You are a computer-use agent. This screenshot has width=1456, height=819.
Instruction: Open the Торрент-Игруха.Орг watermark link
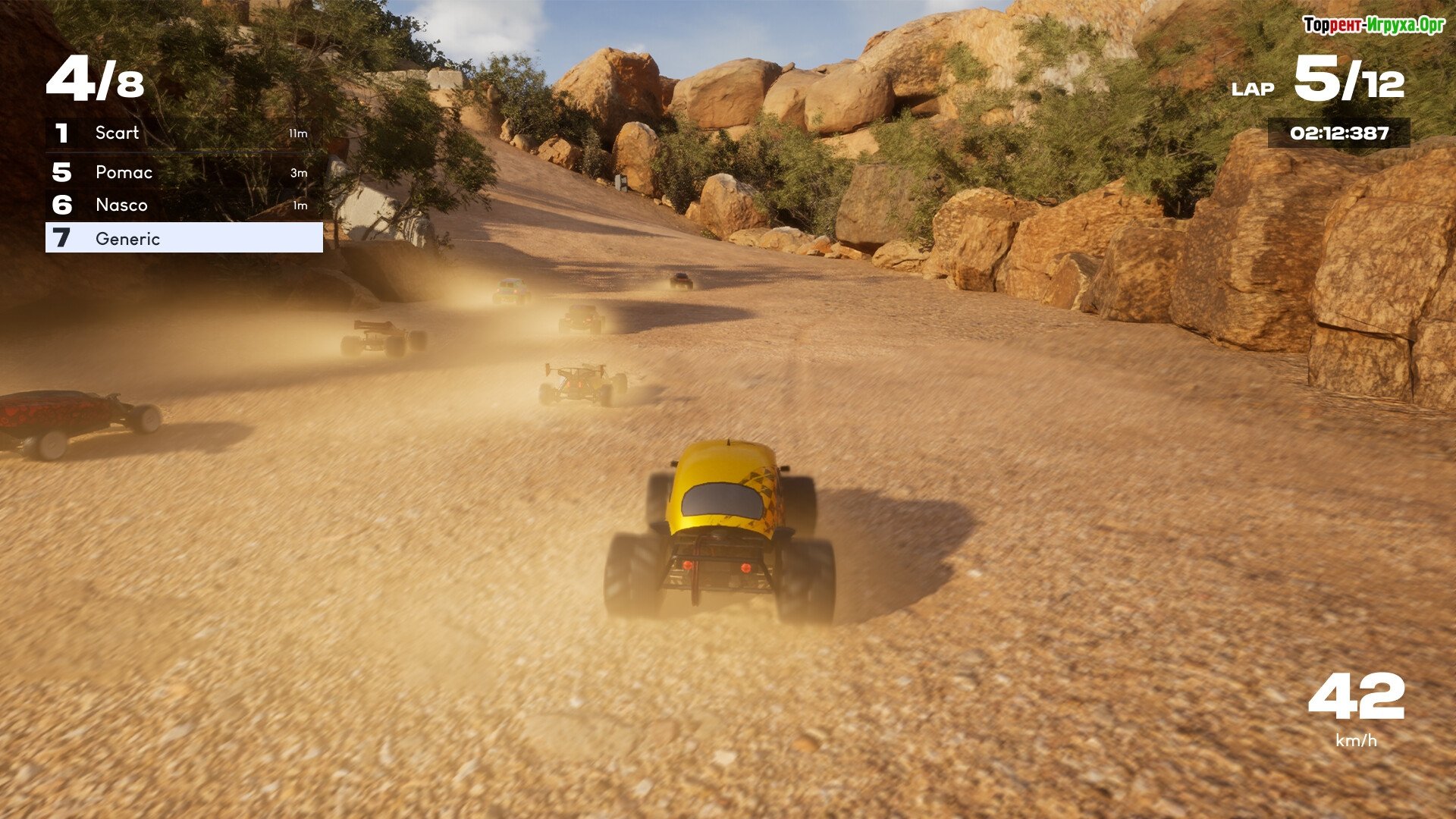point(1373,25)
